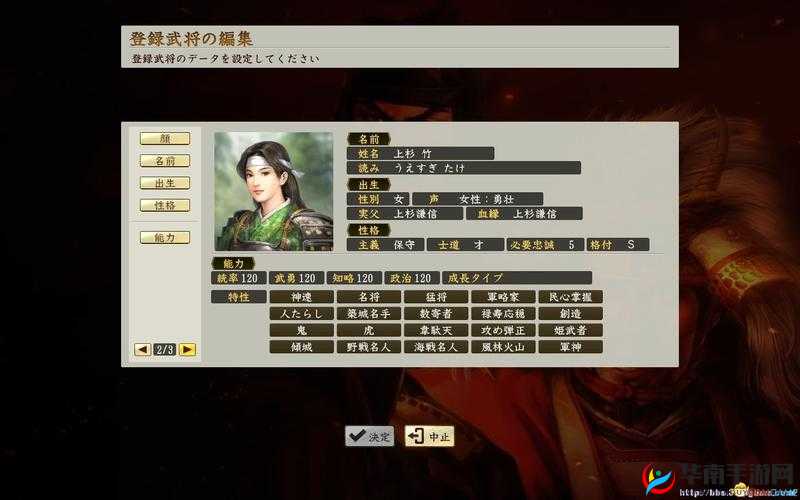Edit the 姓名 name field

tap(420, 154)
